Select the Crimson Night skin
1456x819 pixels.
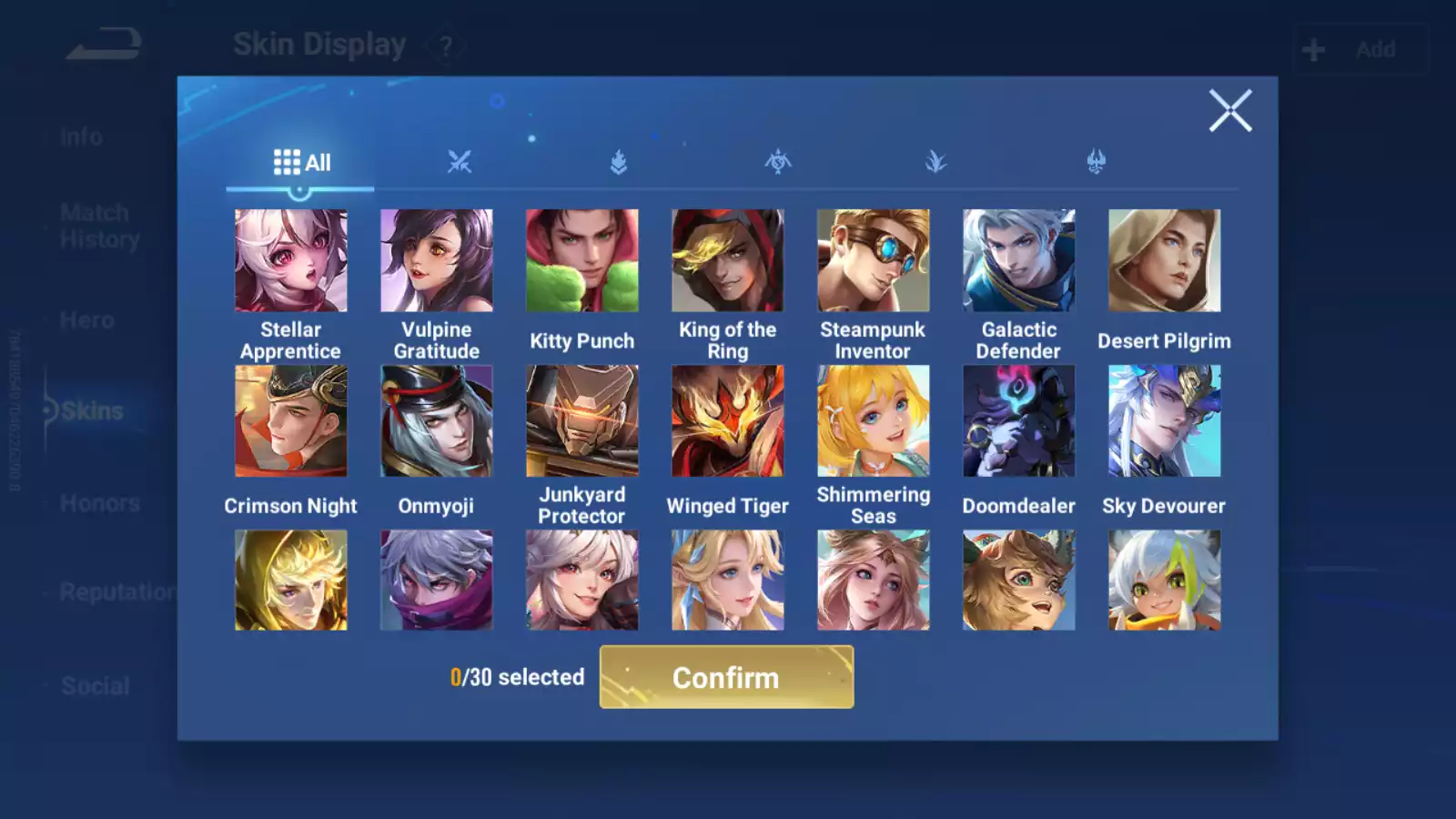click(x=291, y=421)
